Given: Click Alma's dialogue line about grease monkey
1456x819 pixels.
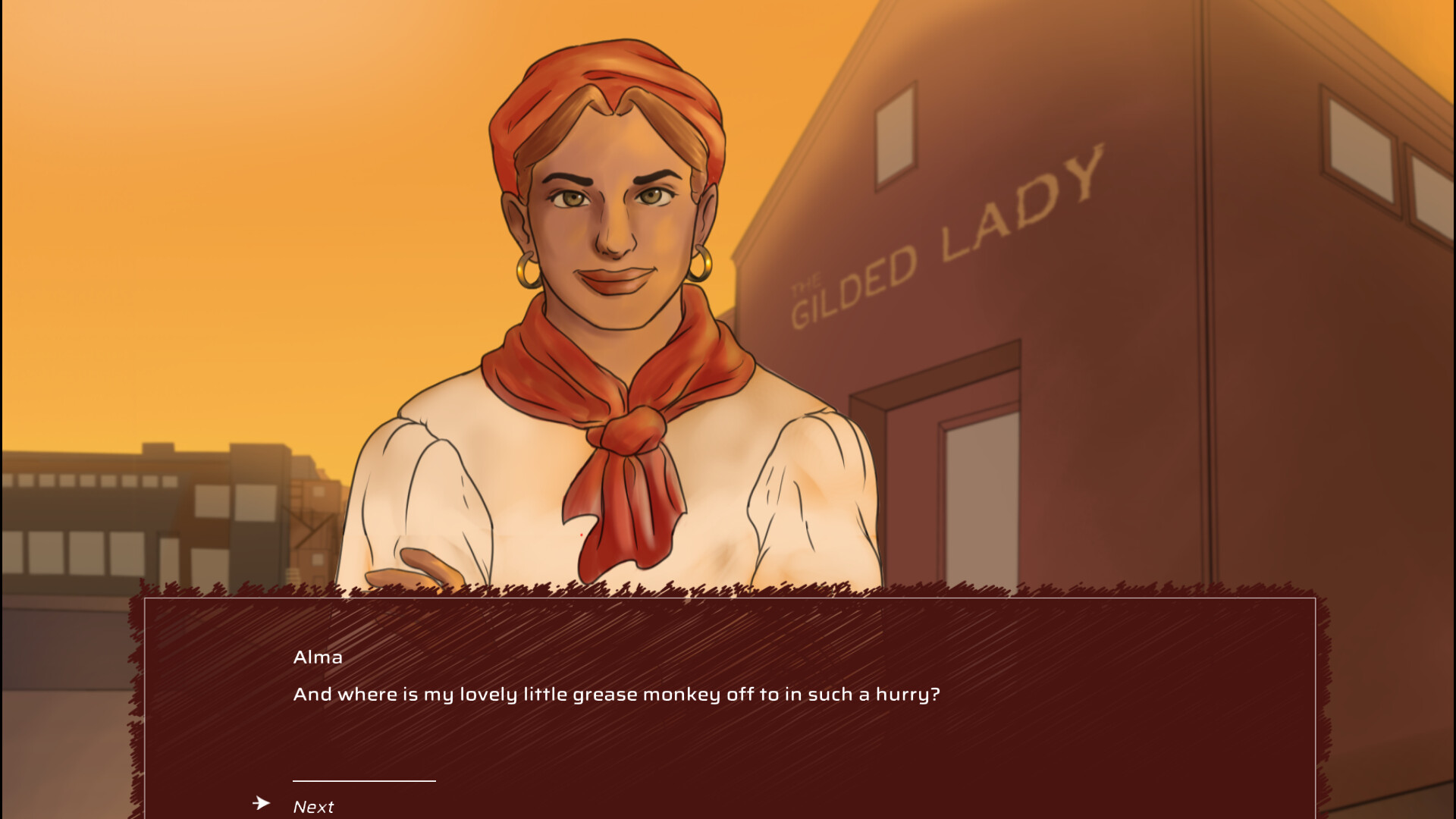Looking at the screenshot, I should (x=617, y=693).
